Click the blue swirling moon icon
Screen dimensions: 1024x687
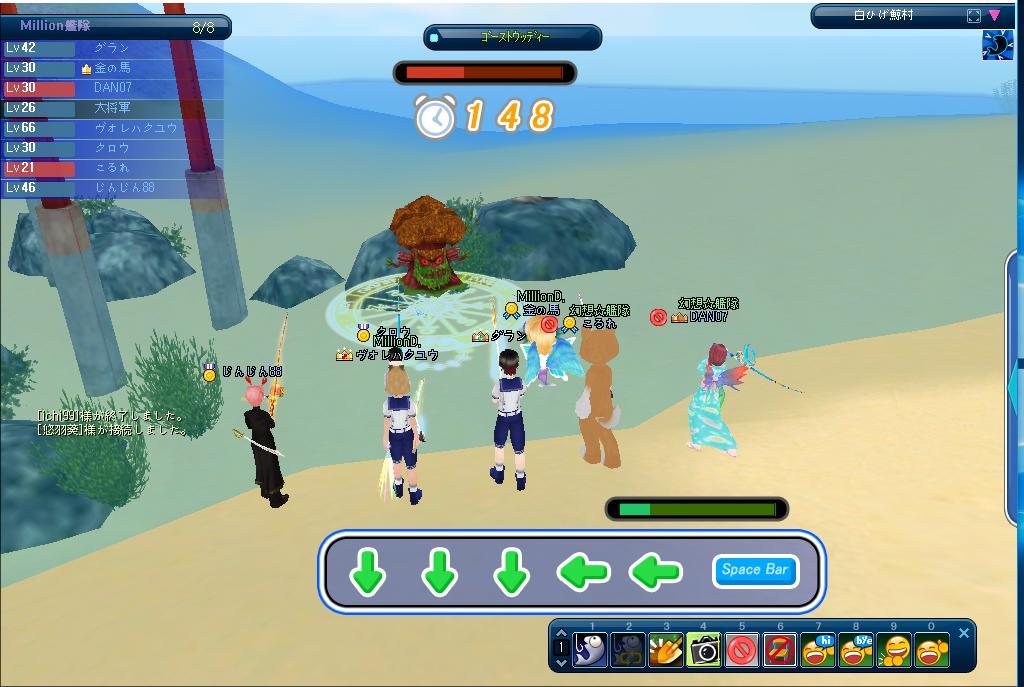[x=997, y=45]
